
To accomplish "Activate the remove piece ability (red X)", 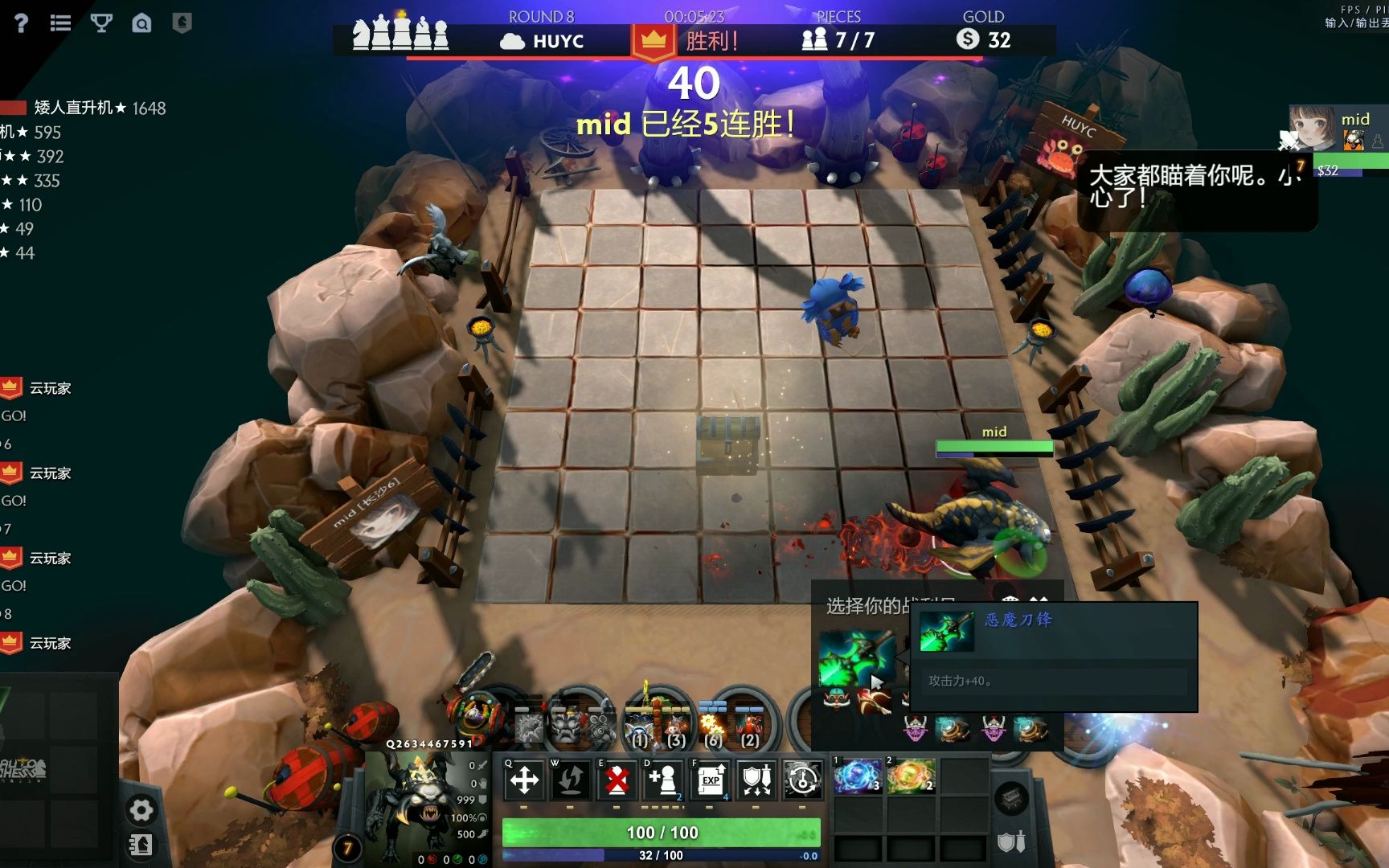I will (617, 780).
